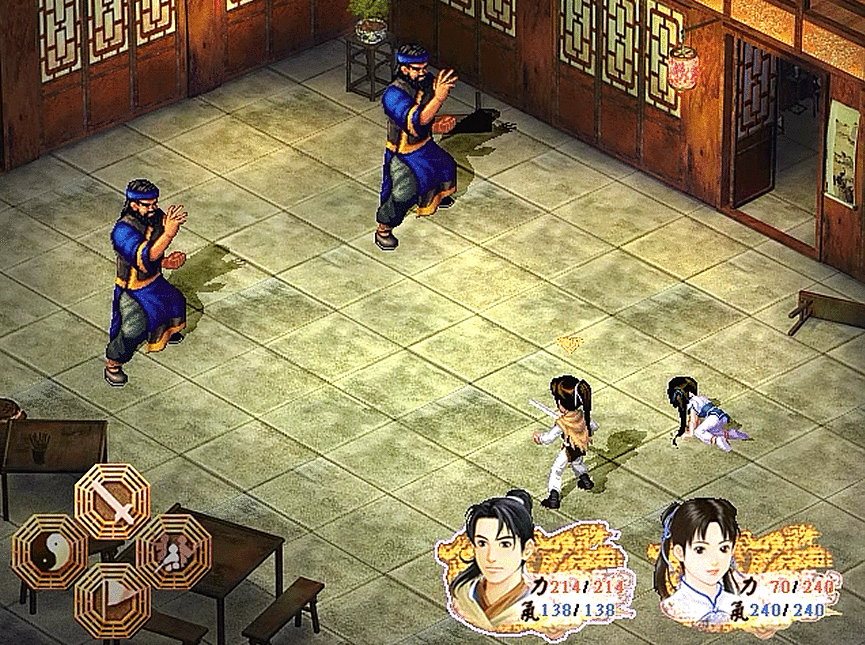Open the flag command menu
Image resolution: width=865 pixels, height=645 pixels.
click(x=112, y=599)
